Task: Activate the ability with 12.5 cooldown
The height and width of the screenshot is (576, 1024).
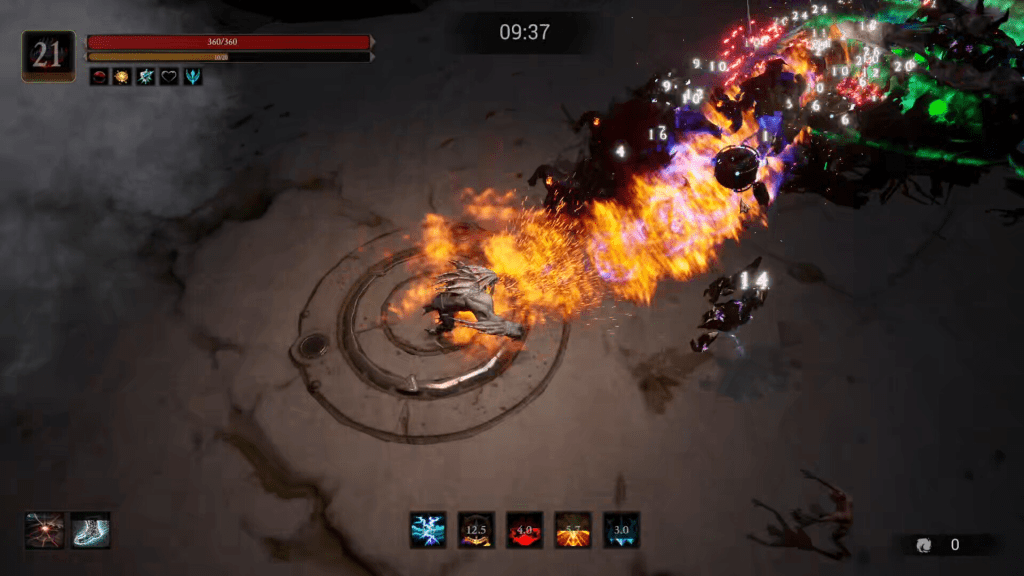Action: coord(476,530)
